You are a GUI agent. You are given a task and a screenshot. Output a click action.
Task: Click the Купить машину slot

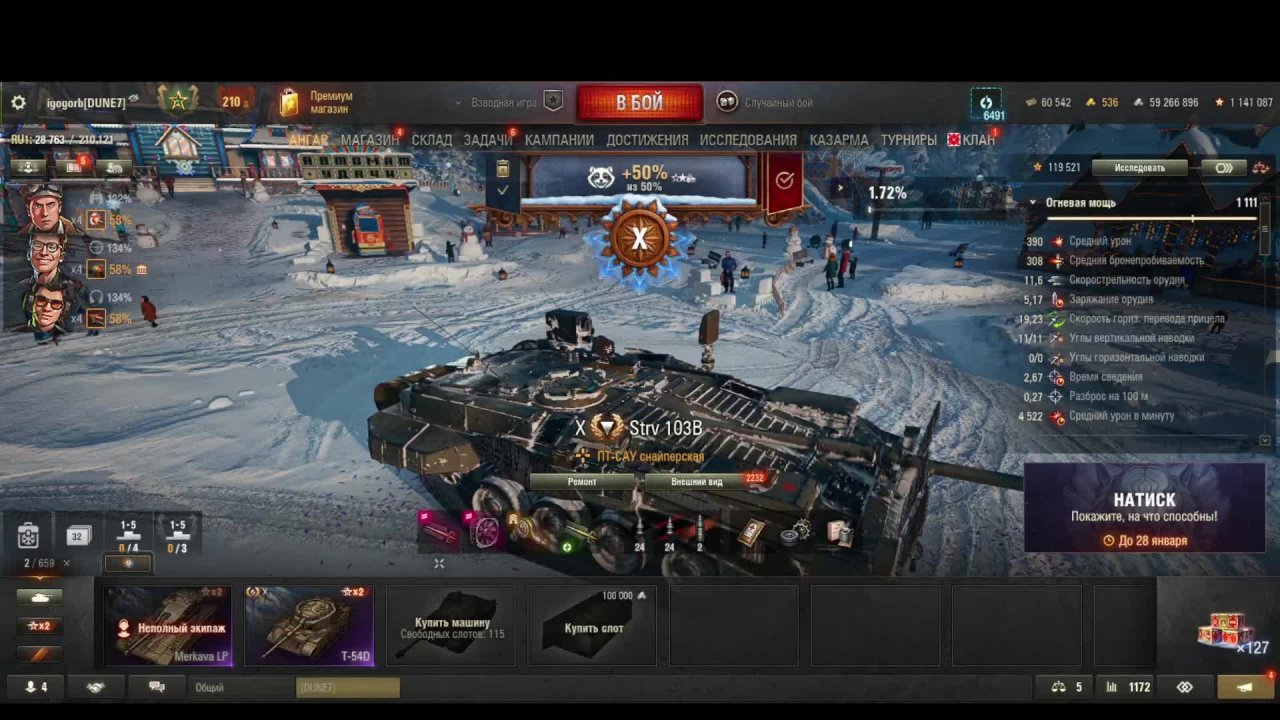[x=451, y=626]
